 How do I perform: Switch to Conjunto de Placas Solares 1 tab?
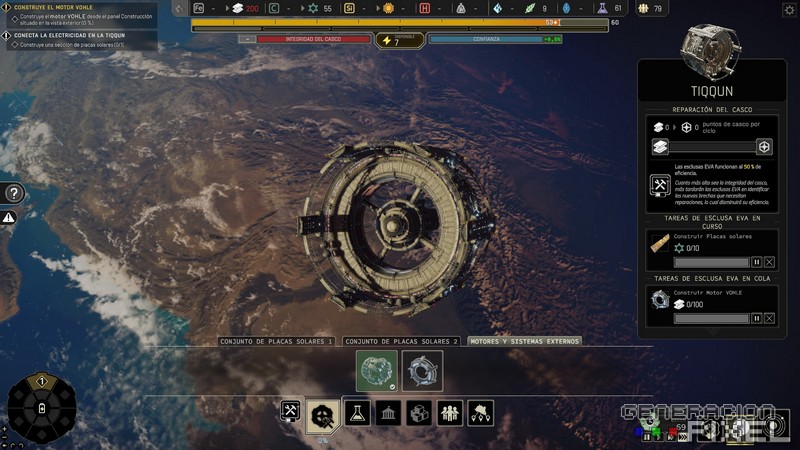pos(276,341)
